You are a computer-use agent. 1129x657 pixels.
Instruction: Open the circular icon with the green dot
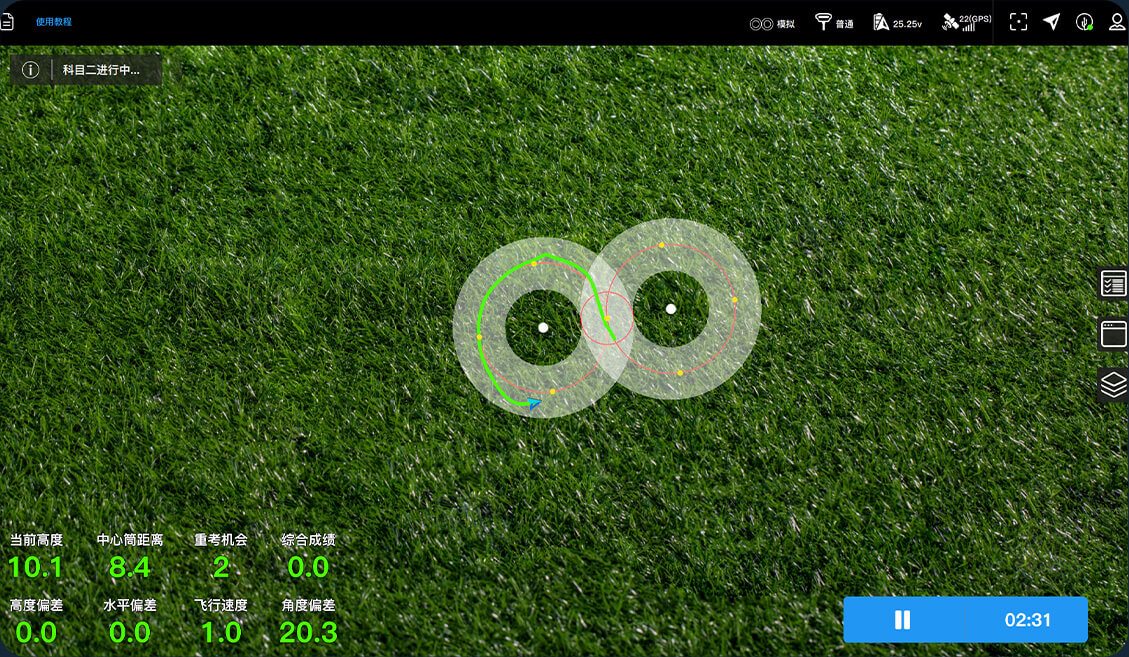pos(1084,22)
